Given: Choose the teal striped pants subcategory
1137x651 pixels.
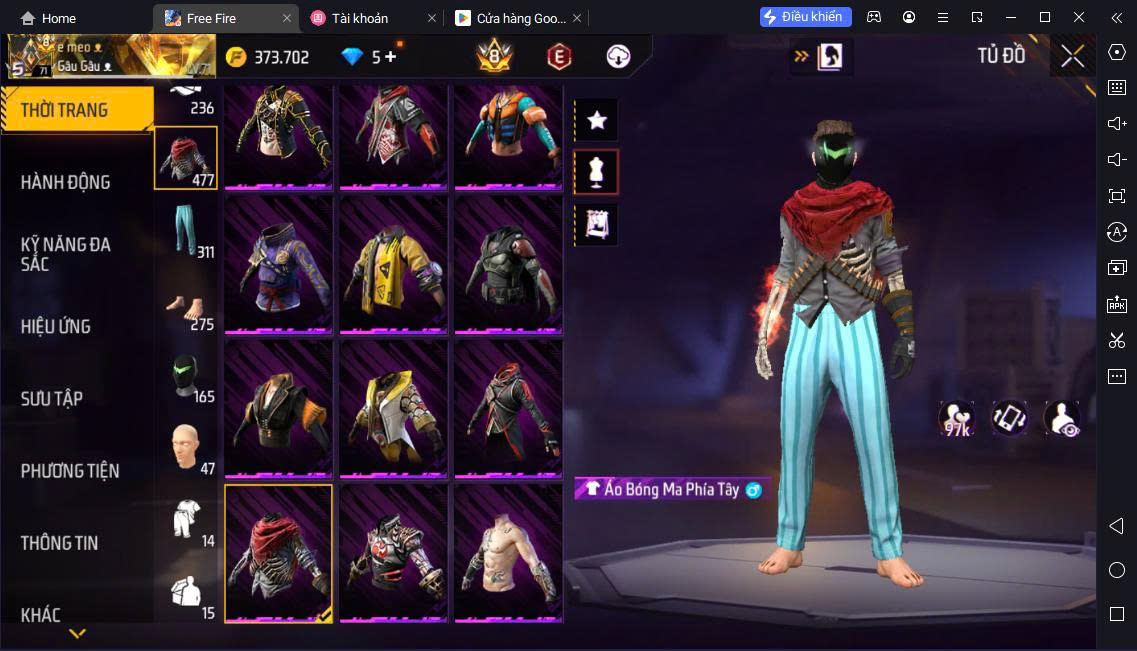Looking at the screenshot, I should 184,232.
